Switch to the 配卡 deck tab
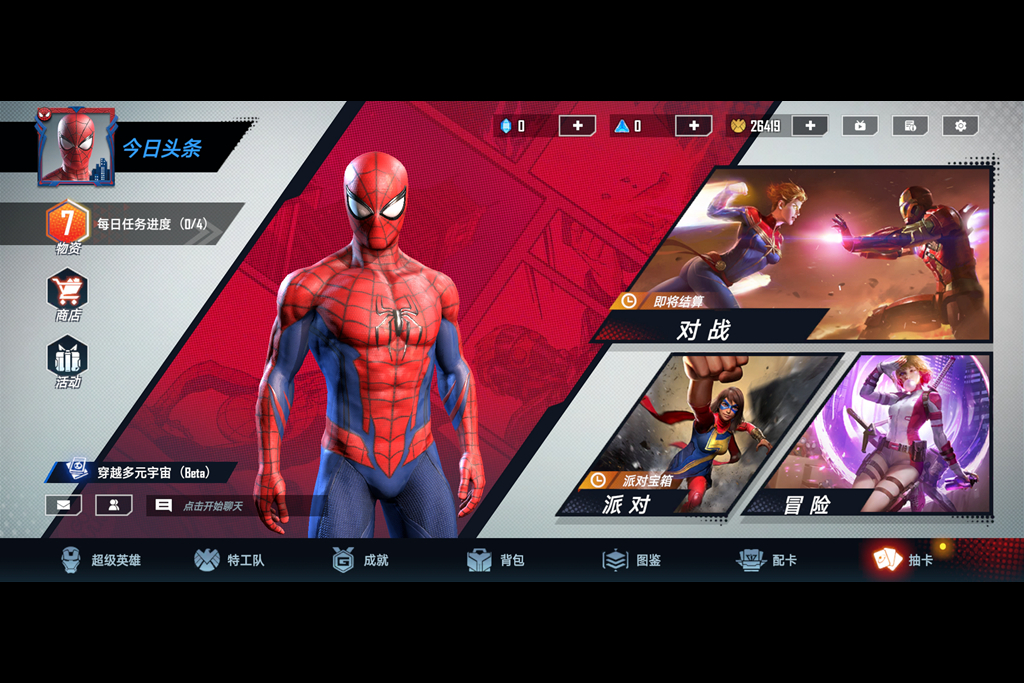 [x=767, y=560]
